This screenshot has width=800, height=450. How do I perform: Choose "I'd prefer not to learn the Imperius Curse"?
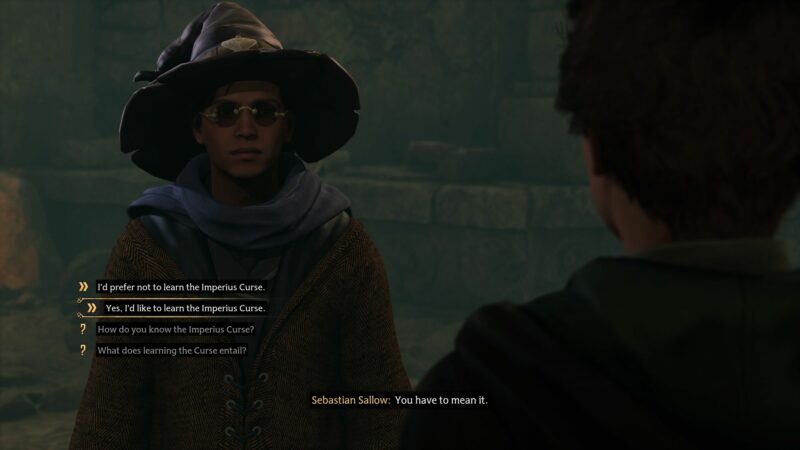180,287
